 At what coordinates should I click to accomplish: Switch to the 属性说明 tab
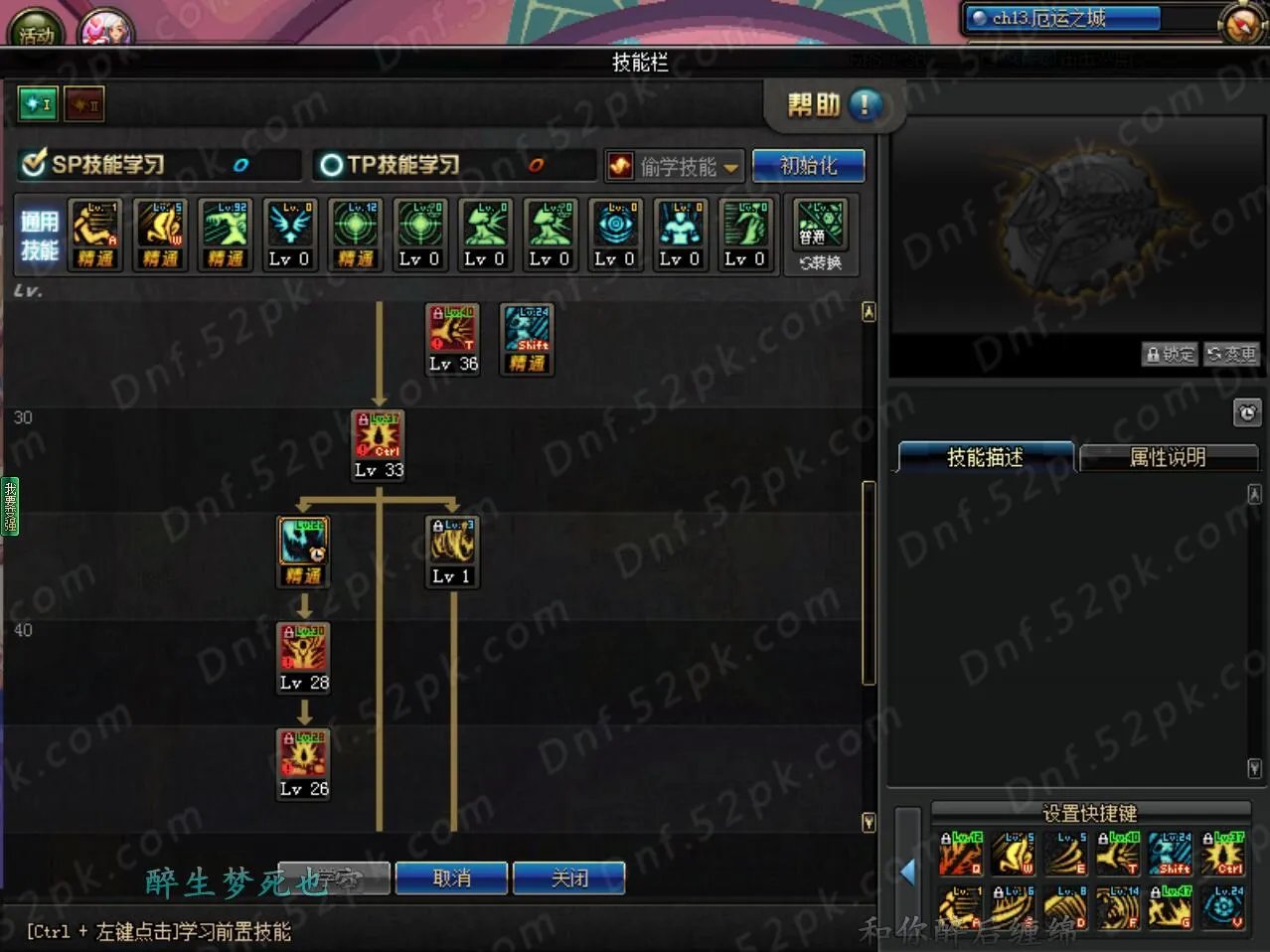coord(1168,457)
